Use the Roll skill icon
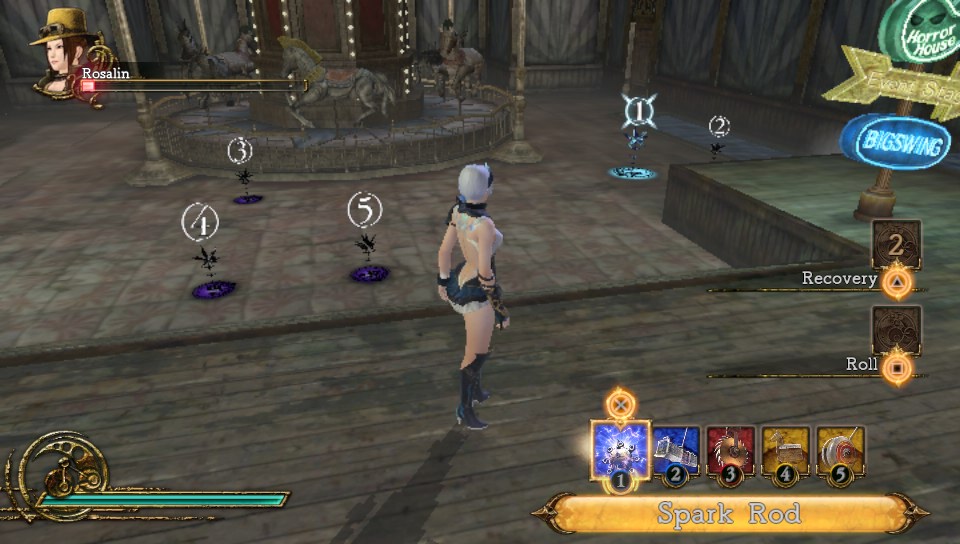This screenshot has height=544, width=960. click(x=895, y=328)
